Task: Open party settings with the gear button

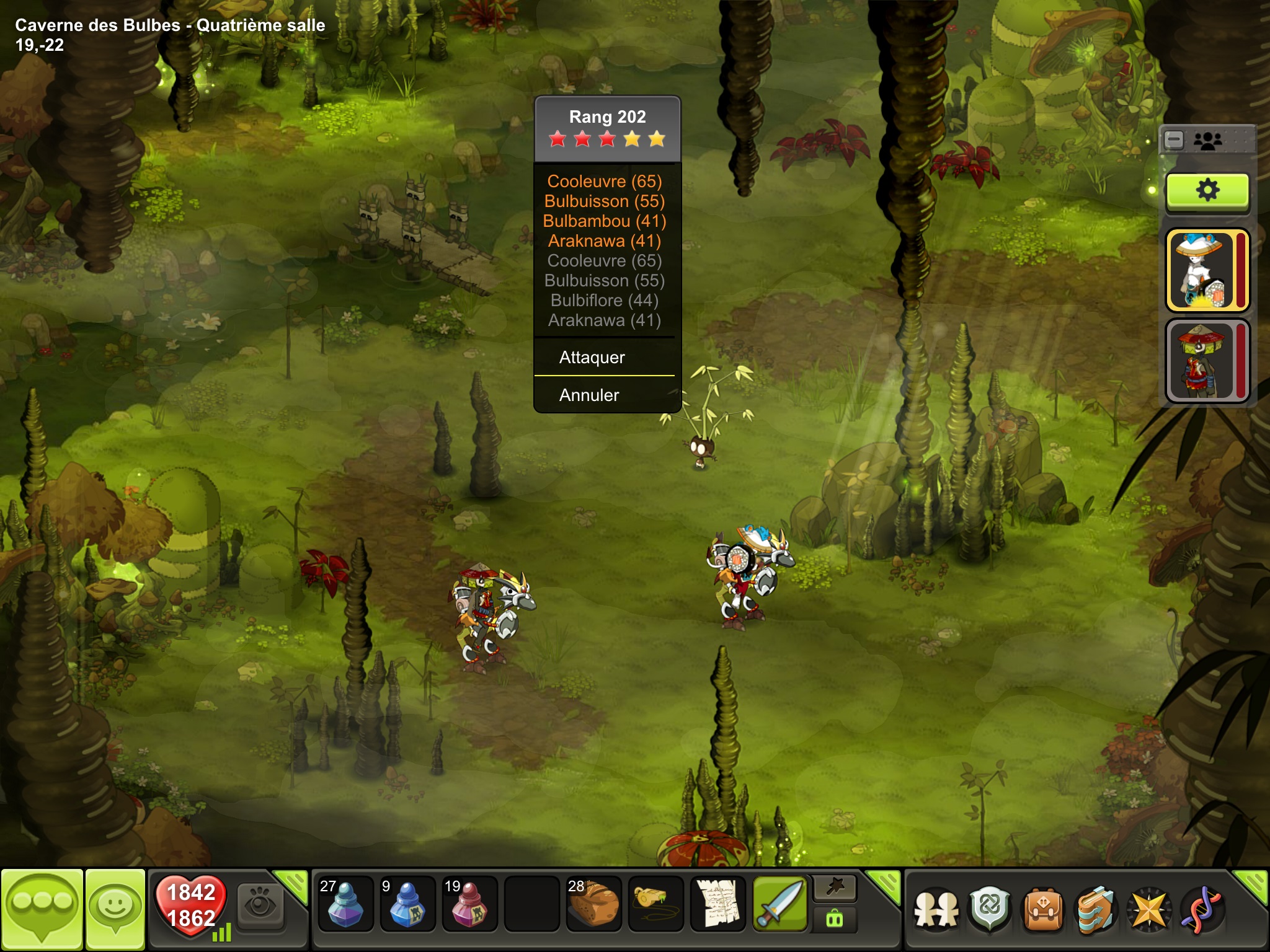Action: [x=1207, y=190]
